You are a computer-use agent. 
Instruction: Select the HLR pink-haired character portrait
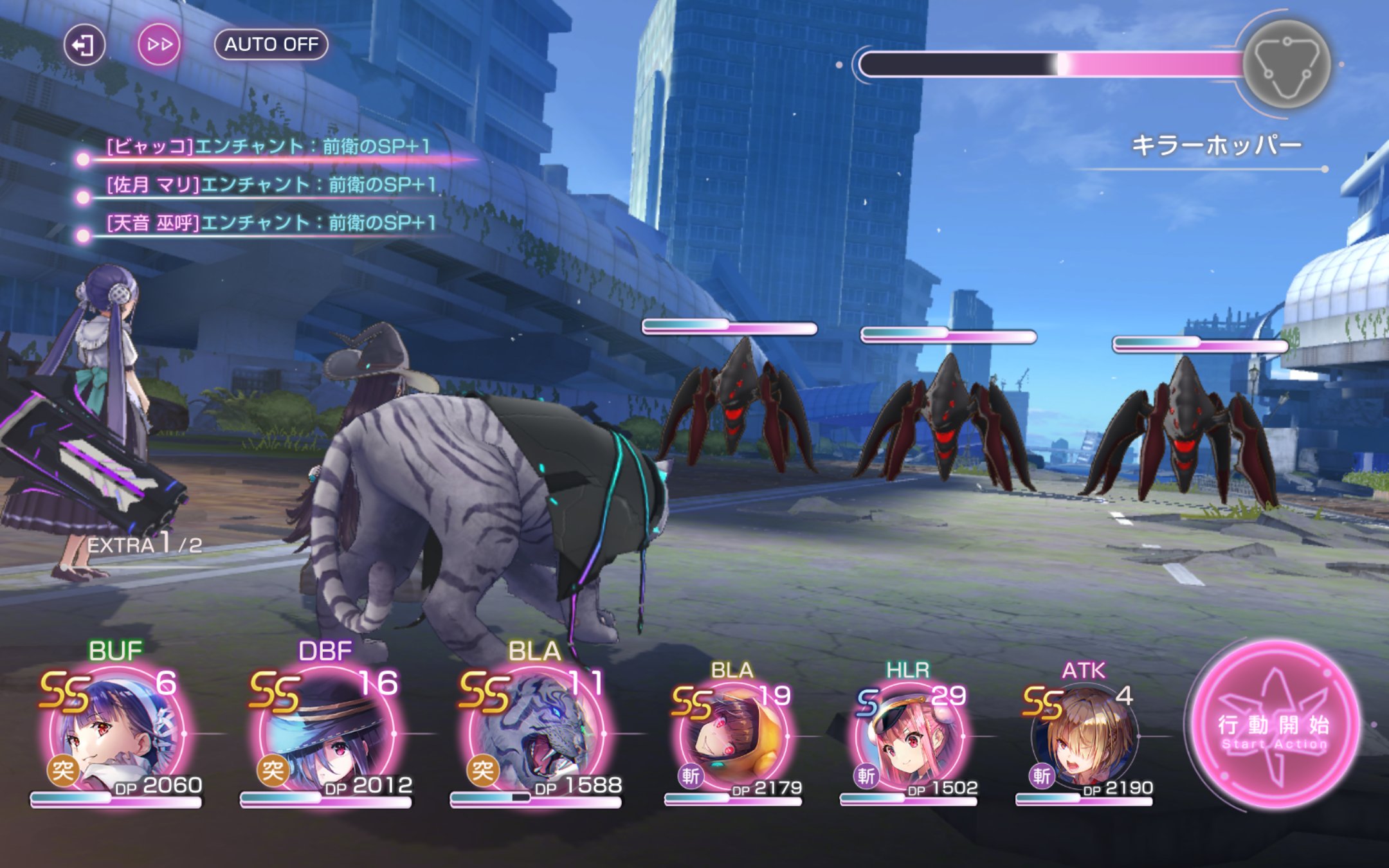[908, 737]
